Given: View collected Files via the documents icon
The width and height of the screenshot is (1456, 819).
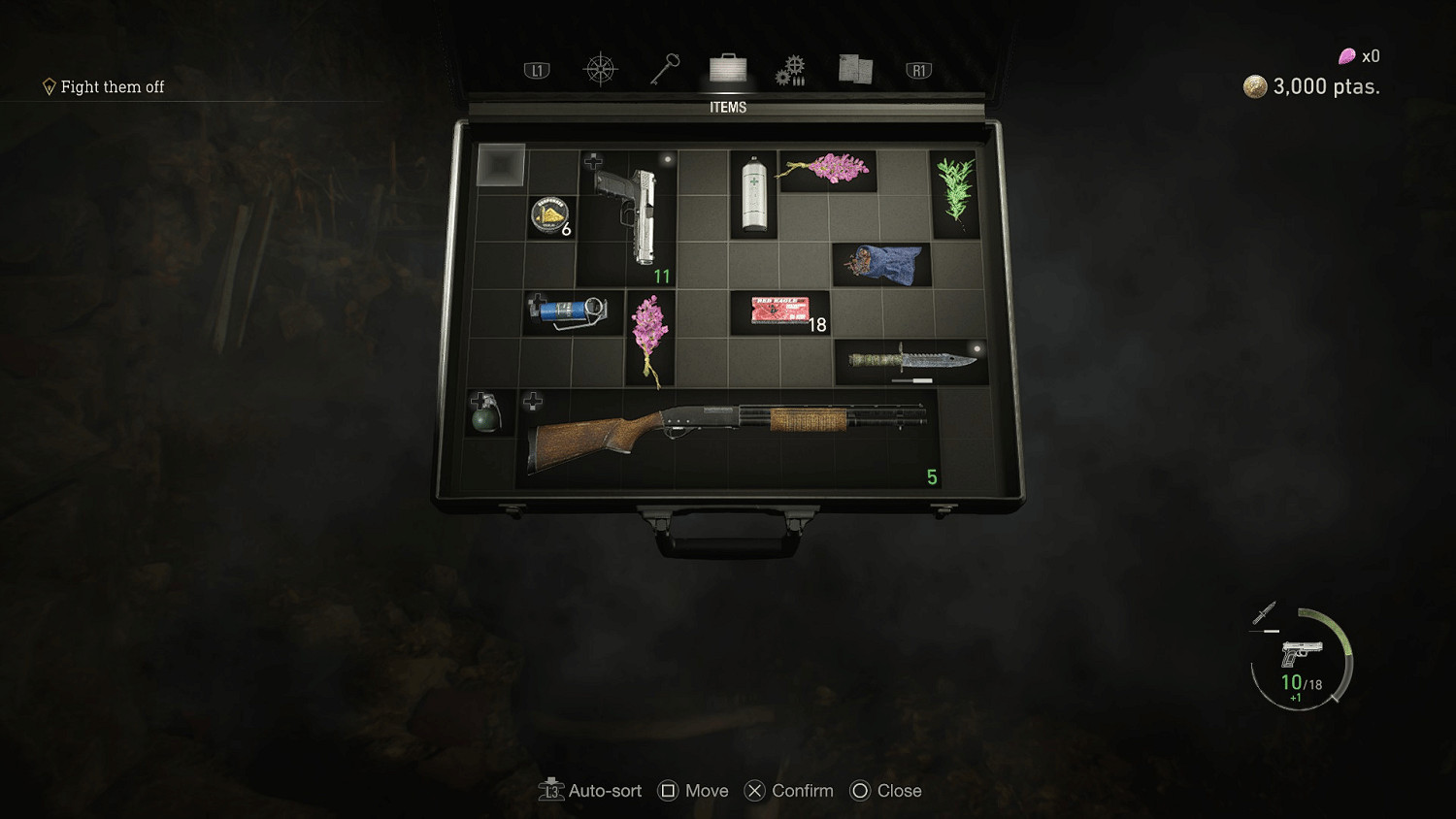Looking at the screenshot, I should [854, 68].
